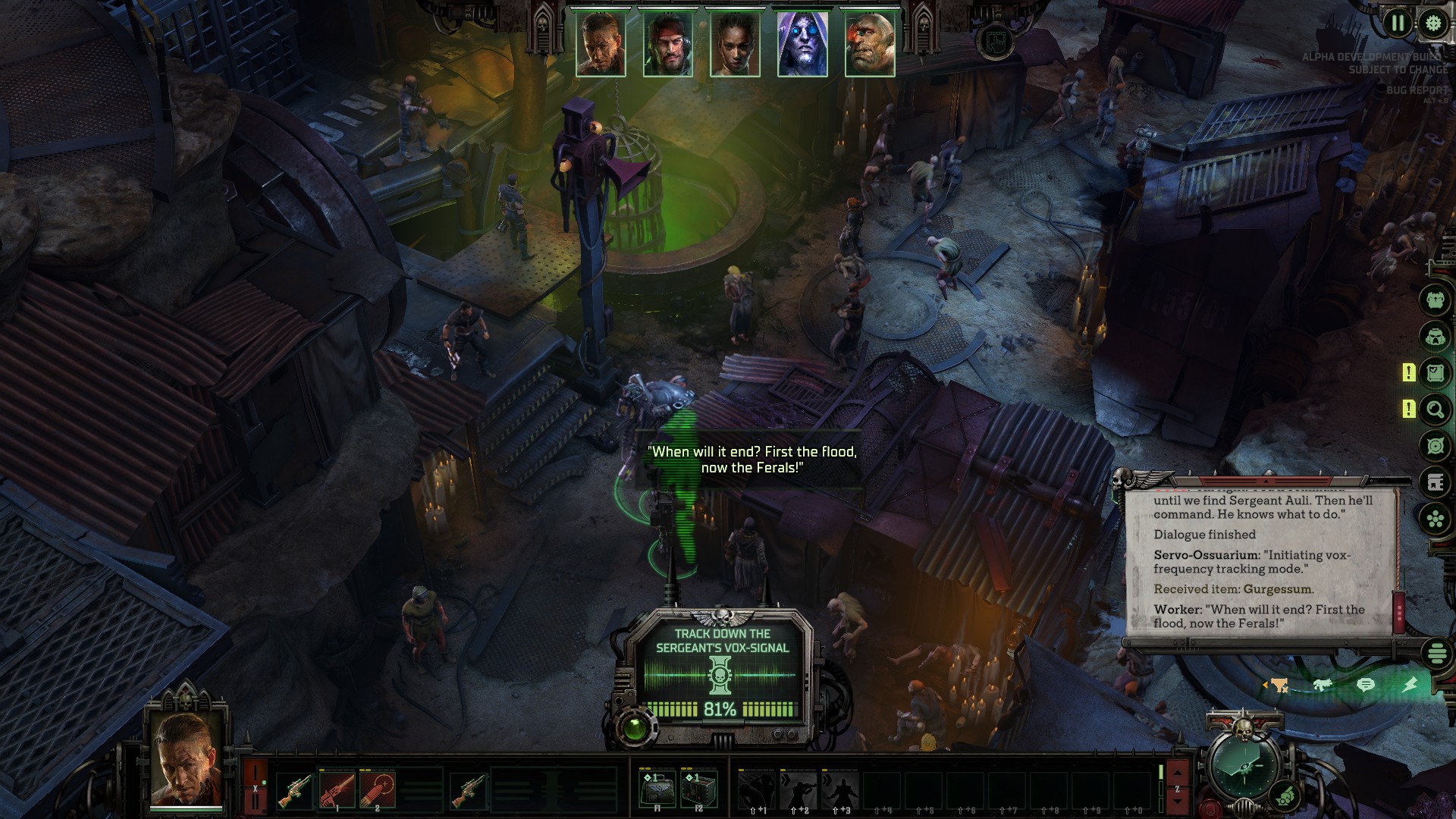Select the bearded headband soldier portrait

coord(668,44)
